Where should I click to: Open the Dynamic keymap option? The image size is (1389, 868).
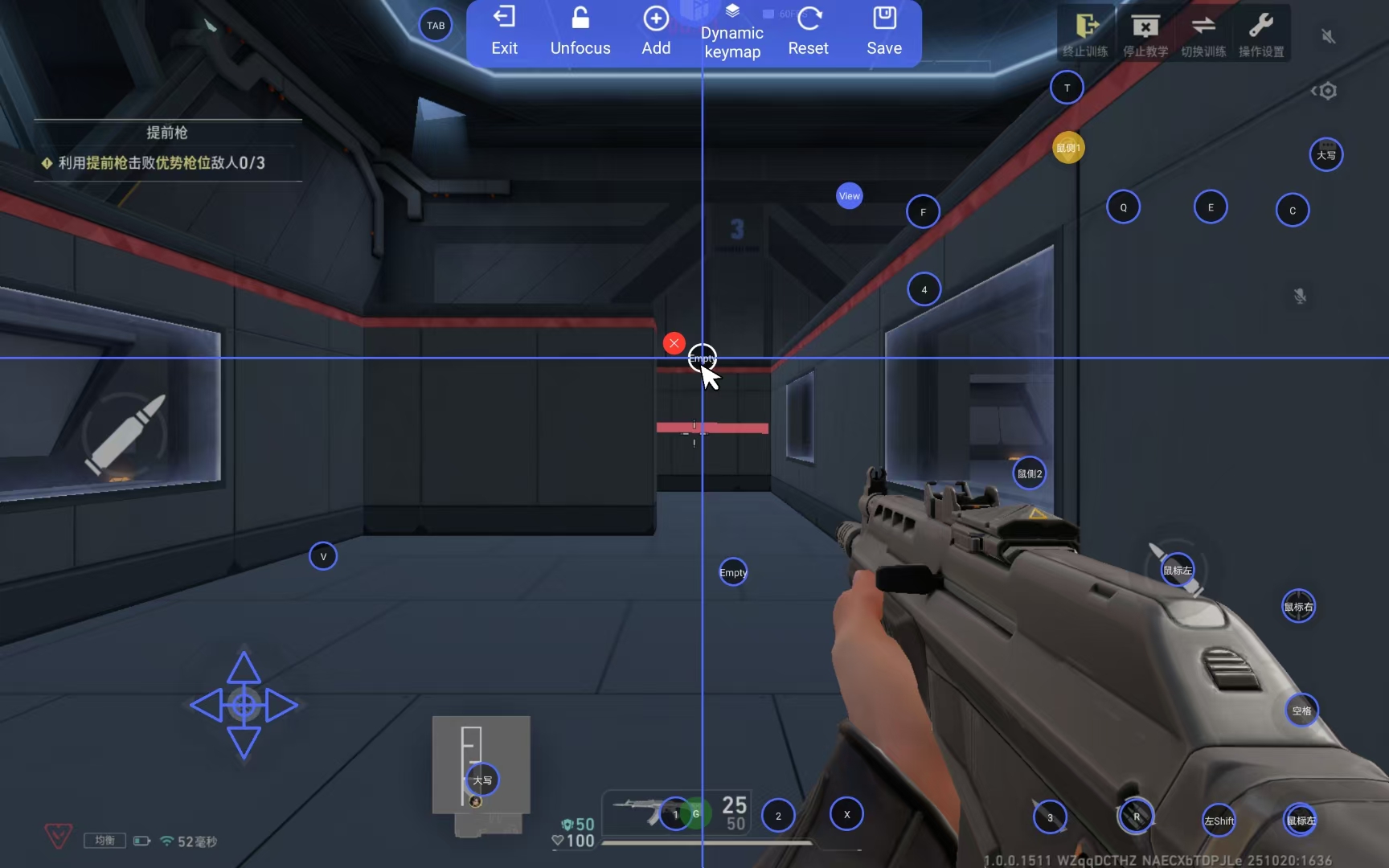click(x=731, y=33)
